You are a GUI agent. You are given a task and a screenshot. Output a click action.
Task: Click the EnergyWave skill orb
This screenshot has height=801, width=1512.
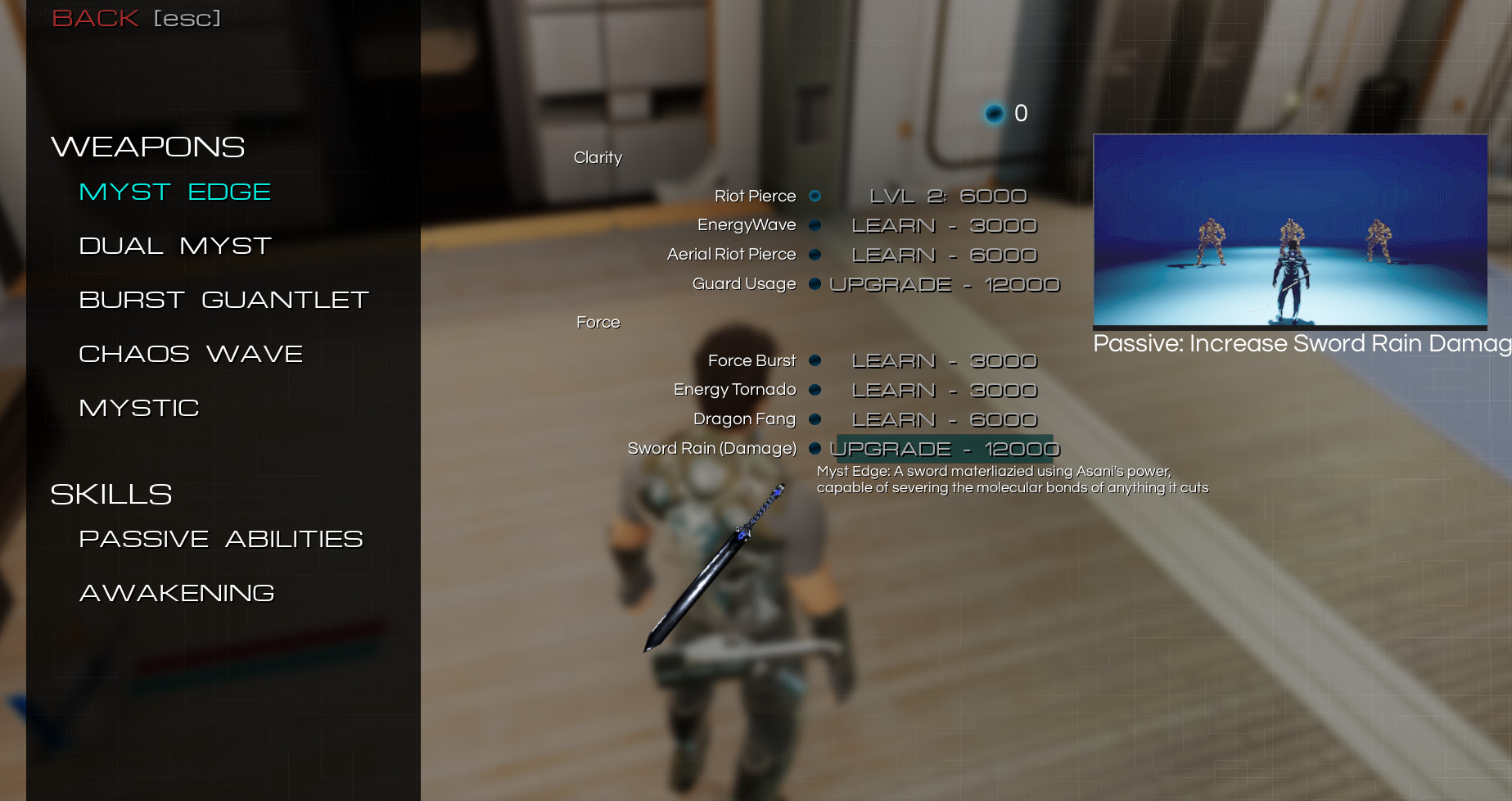click(815, 225)
